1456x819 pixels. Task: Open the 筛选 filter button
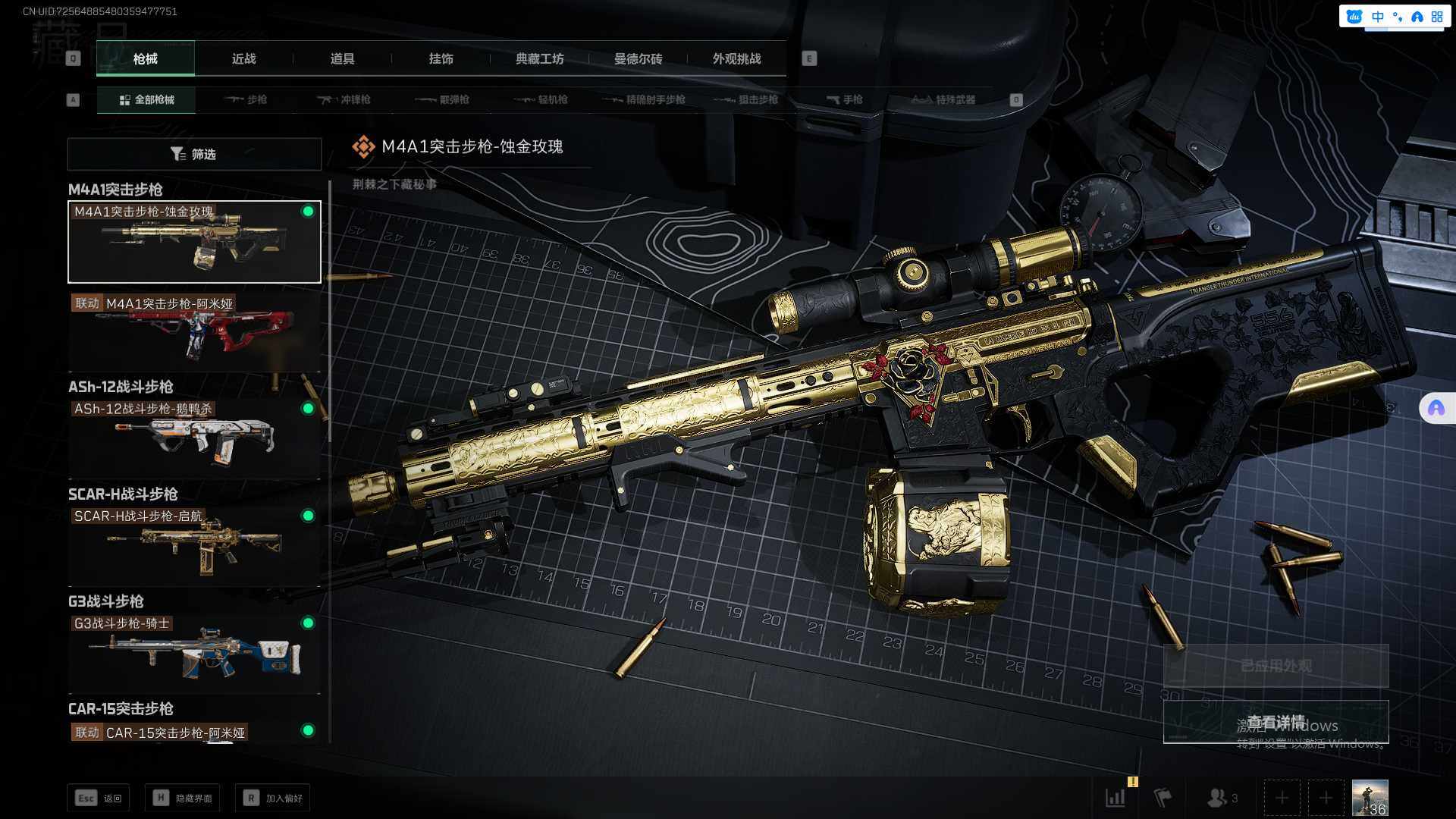(x=194, y=154)
